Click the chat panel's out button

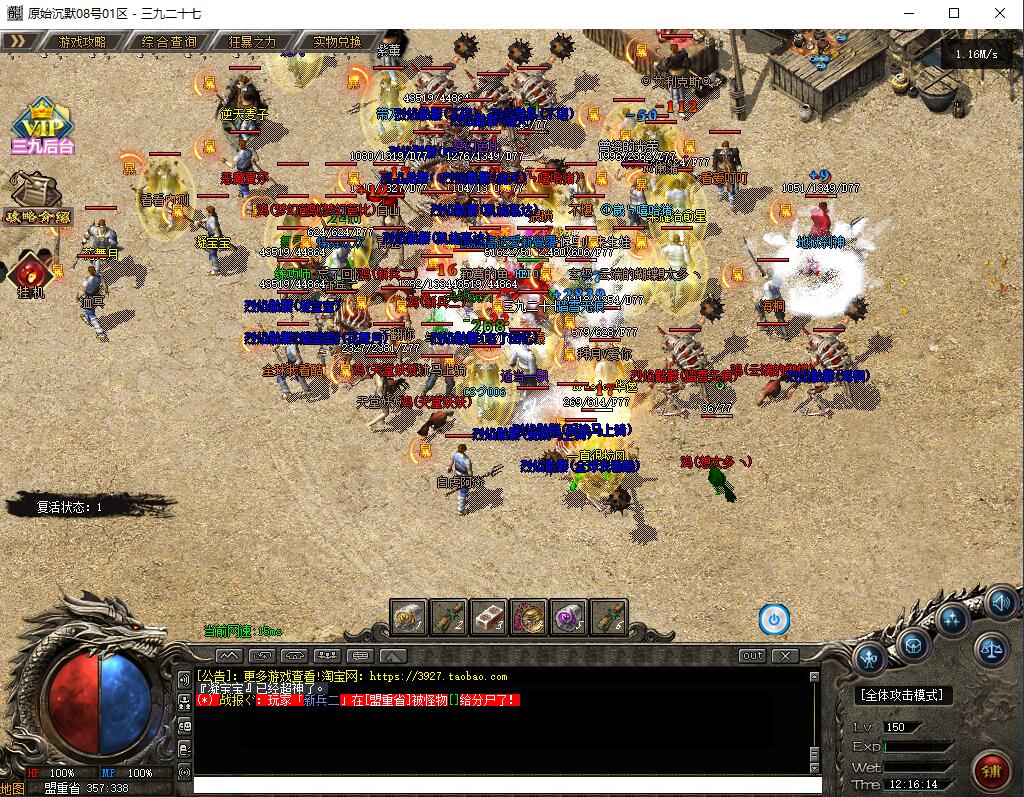tap(752, 656)
